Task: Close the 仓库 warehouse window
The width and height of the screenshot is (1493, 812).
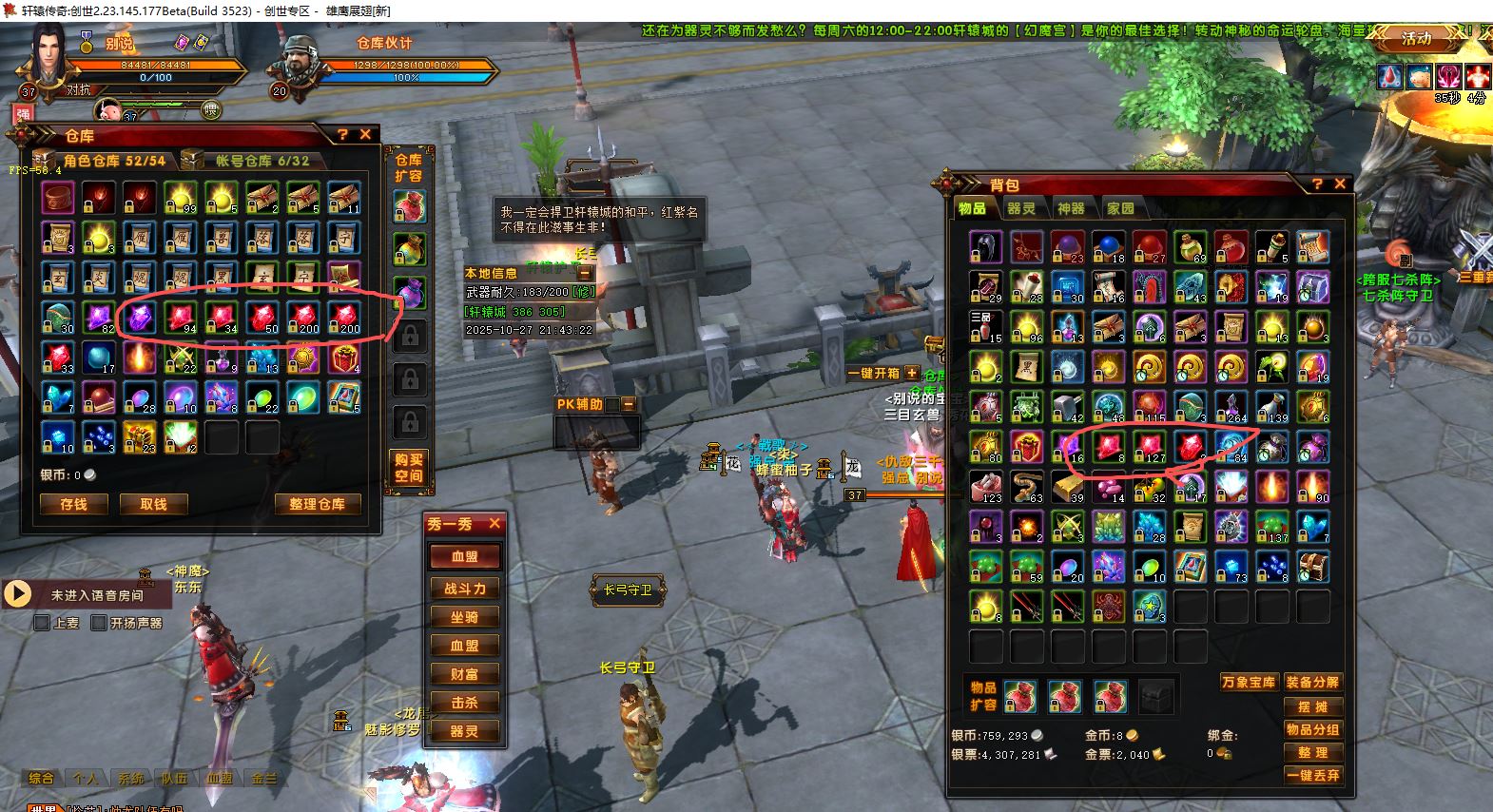Action: 365,135
